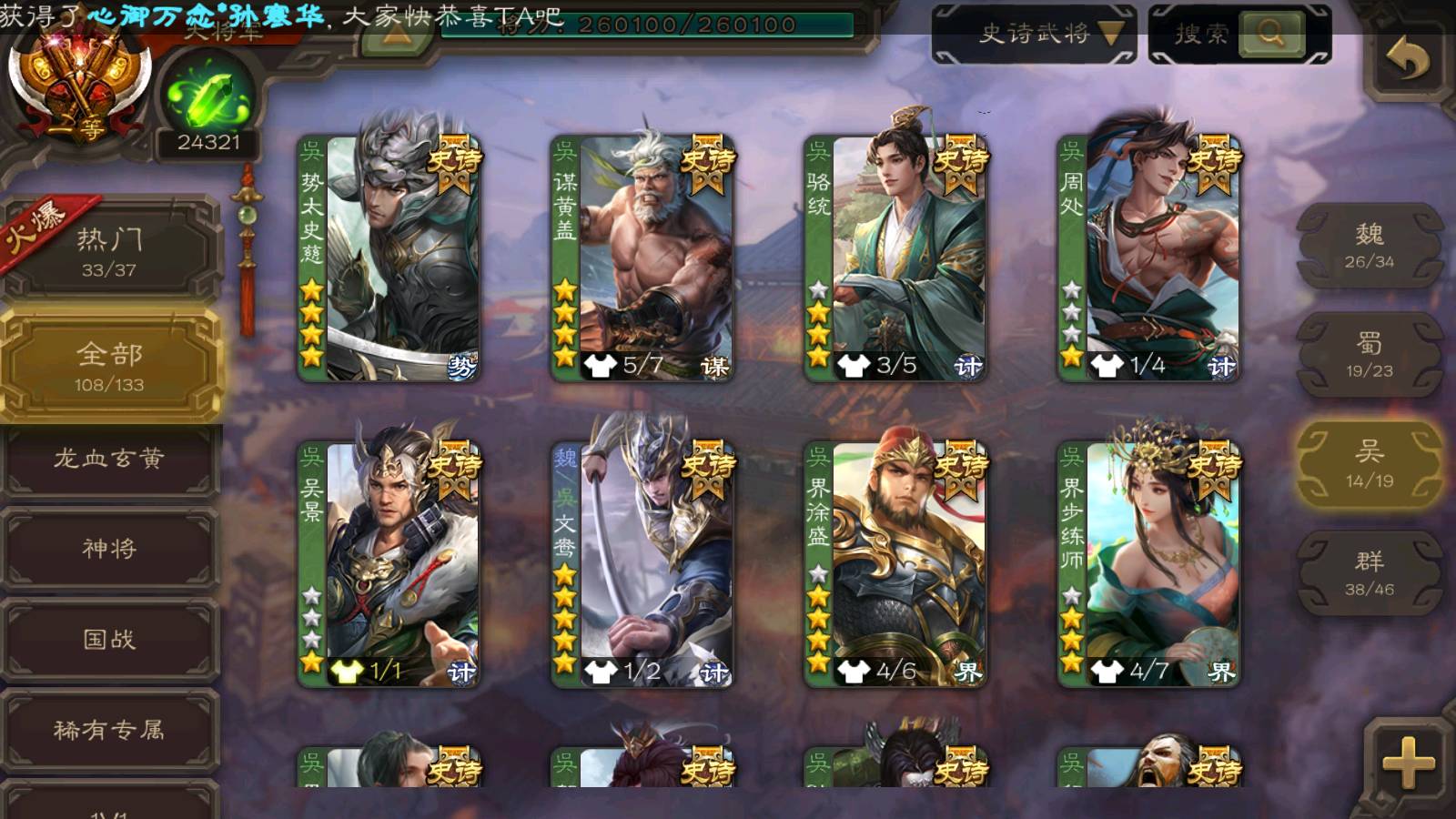Filter by 蜀 faction

pos(1369,355)
